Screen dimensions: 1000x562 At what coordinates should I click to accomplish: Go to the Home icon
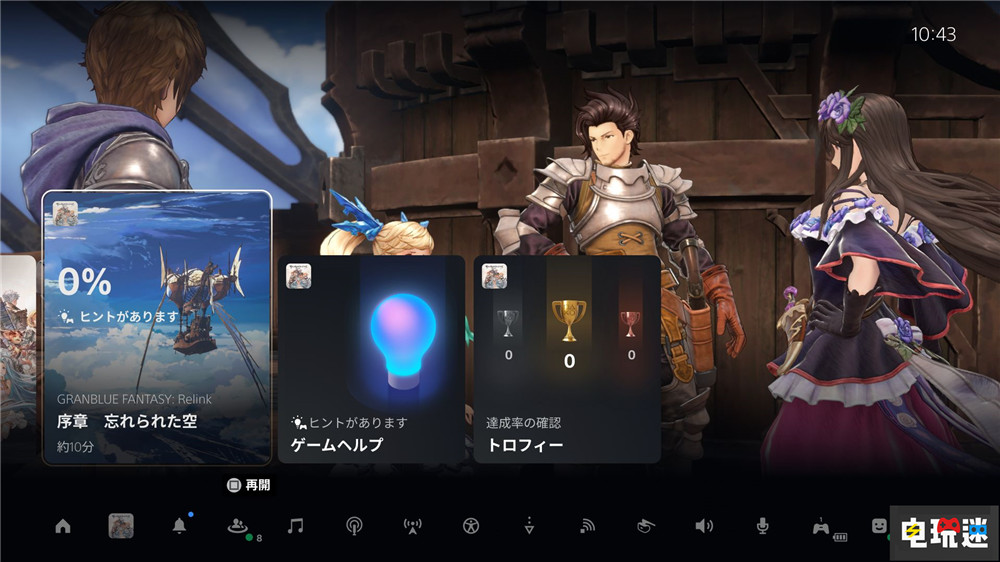(x=63, y=526)
